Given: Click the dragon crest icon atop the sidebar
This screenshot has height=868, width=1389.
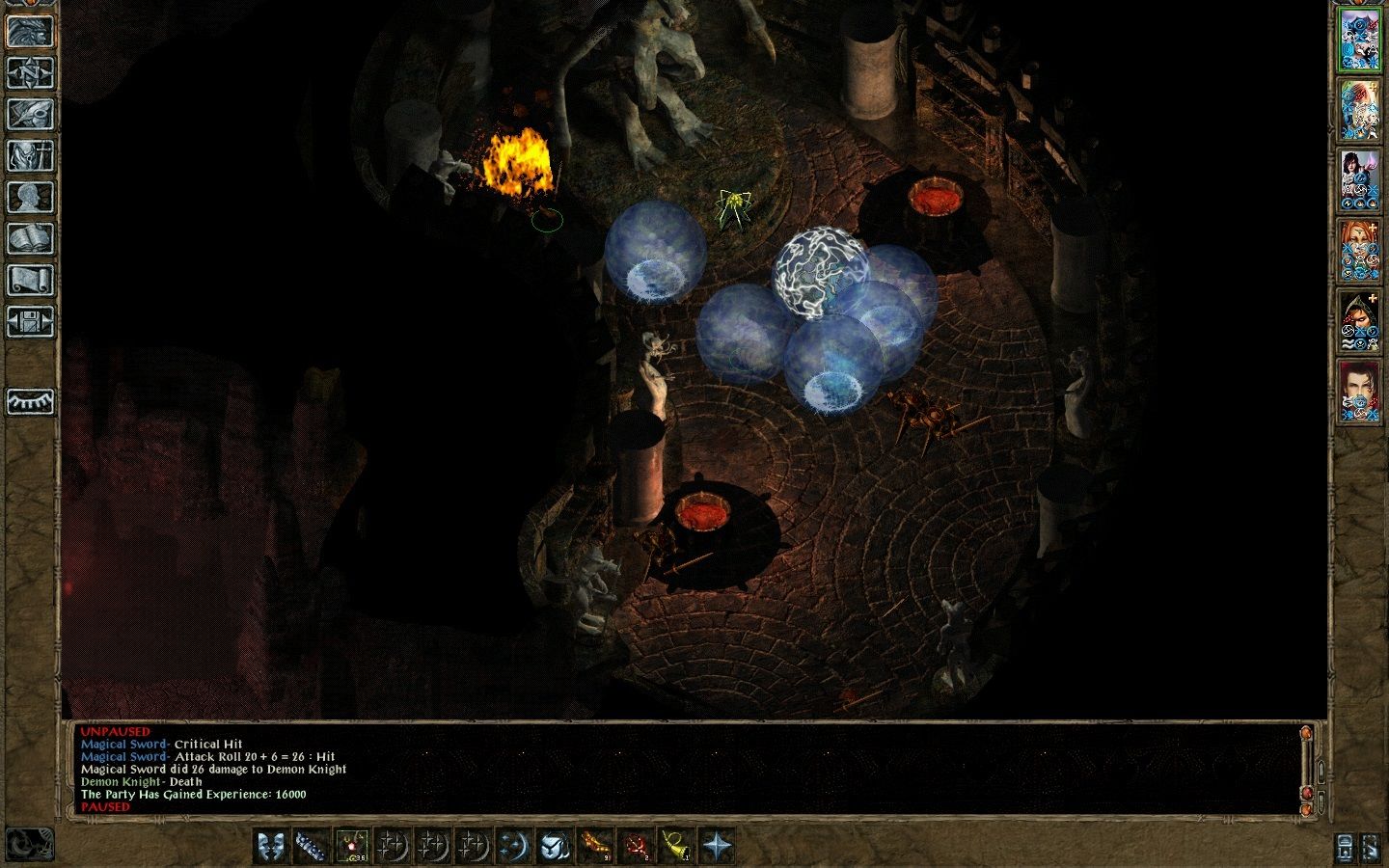Looking at the screenshot, I should tap(29, 29).
